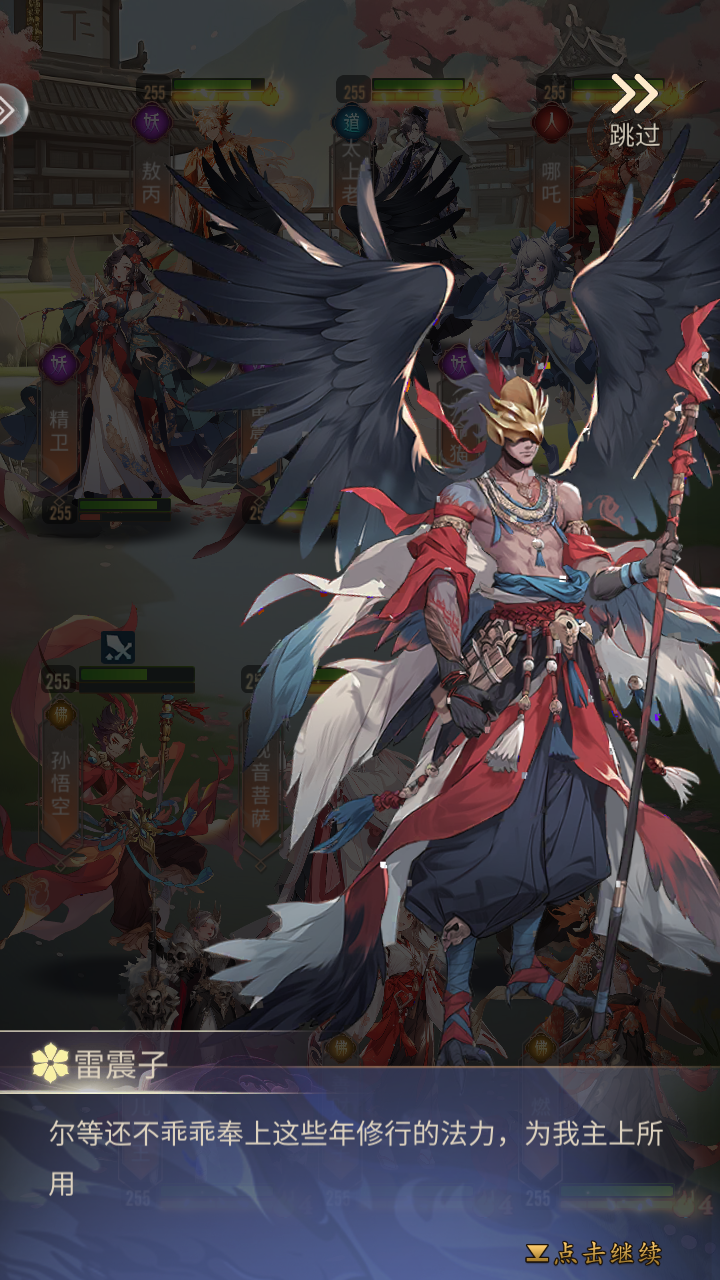Expand the arrow tab at left edge
Viewport: 720px width, 1280px height.
pyautogui.click(x=10, y=110)
